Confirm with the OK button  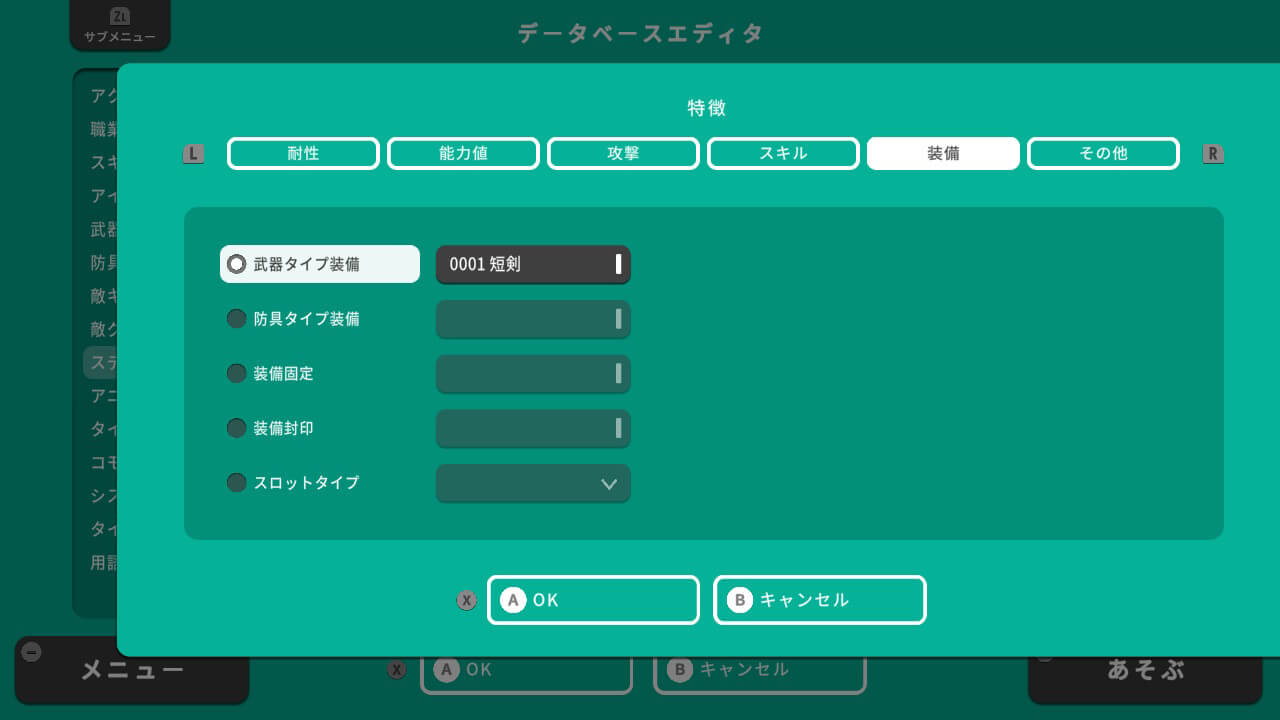point(593,600)
